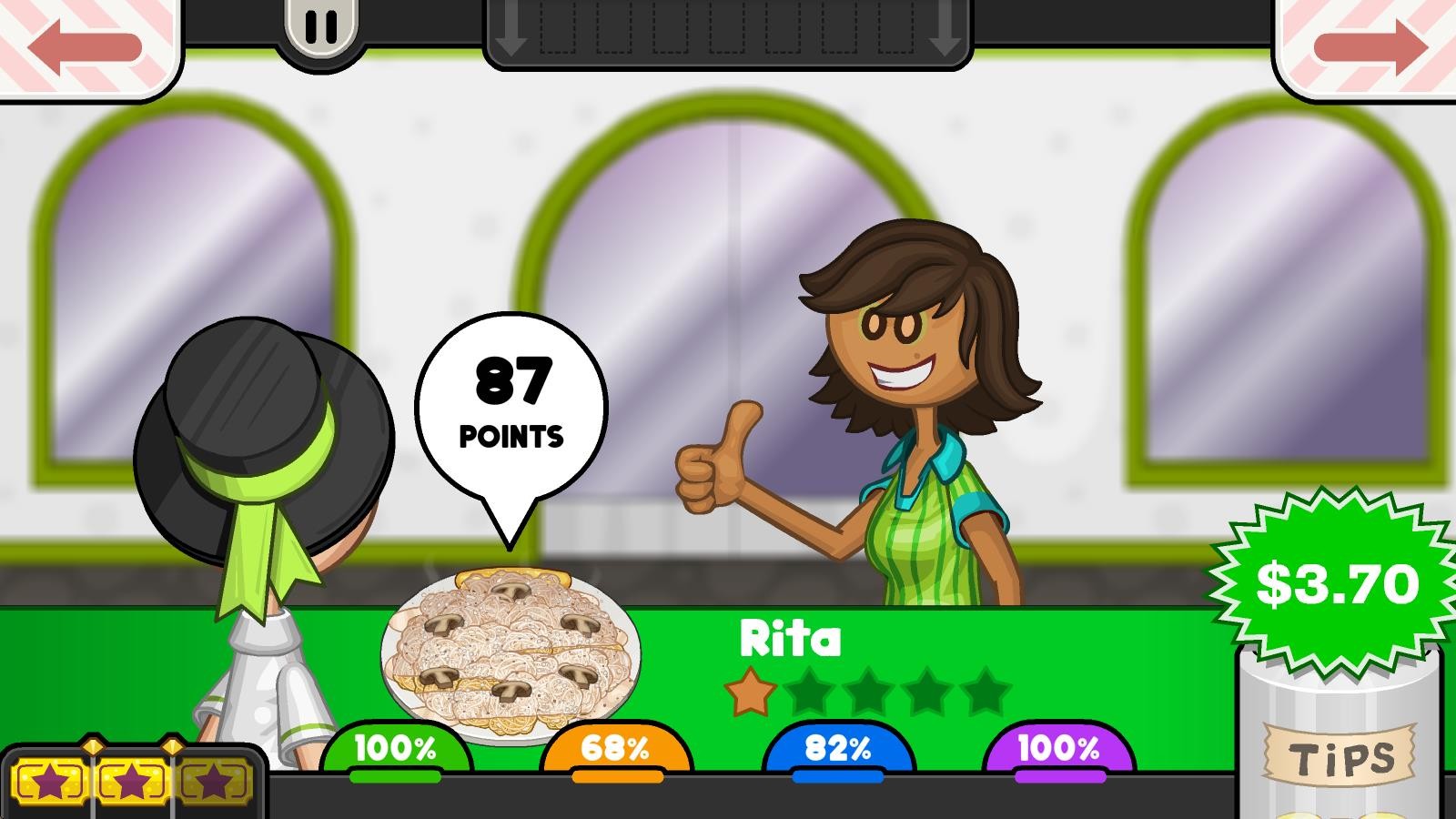Select the orange 68% score badge

pos(616,750)
